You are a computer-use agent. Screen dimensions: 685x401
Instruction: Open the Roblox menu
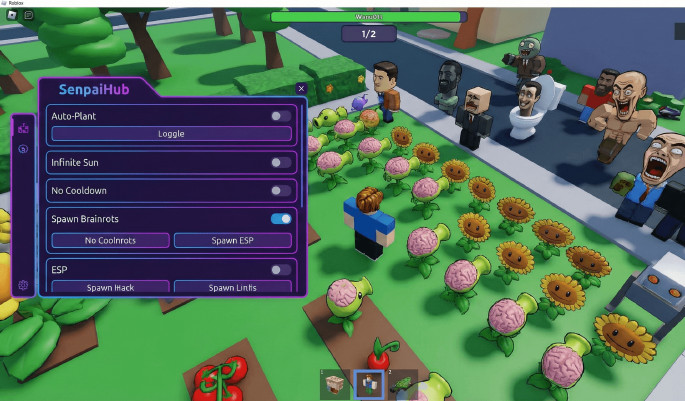[x=10, y=15]
